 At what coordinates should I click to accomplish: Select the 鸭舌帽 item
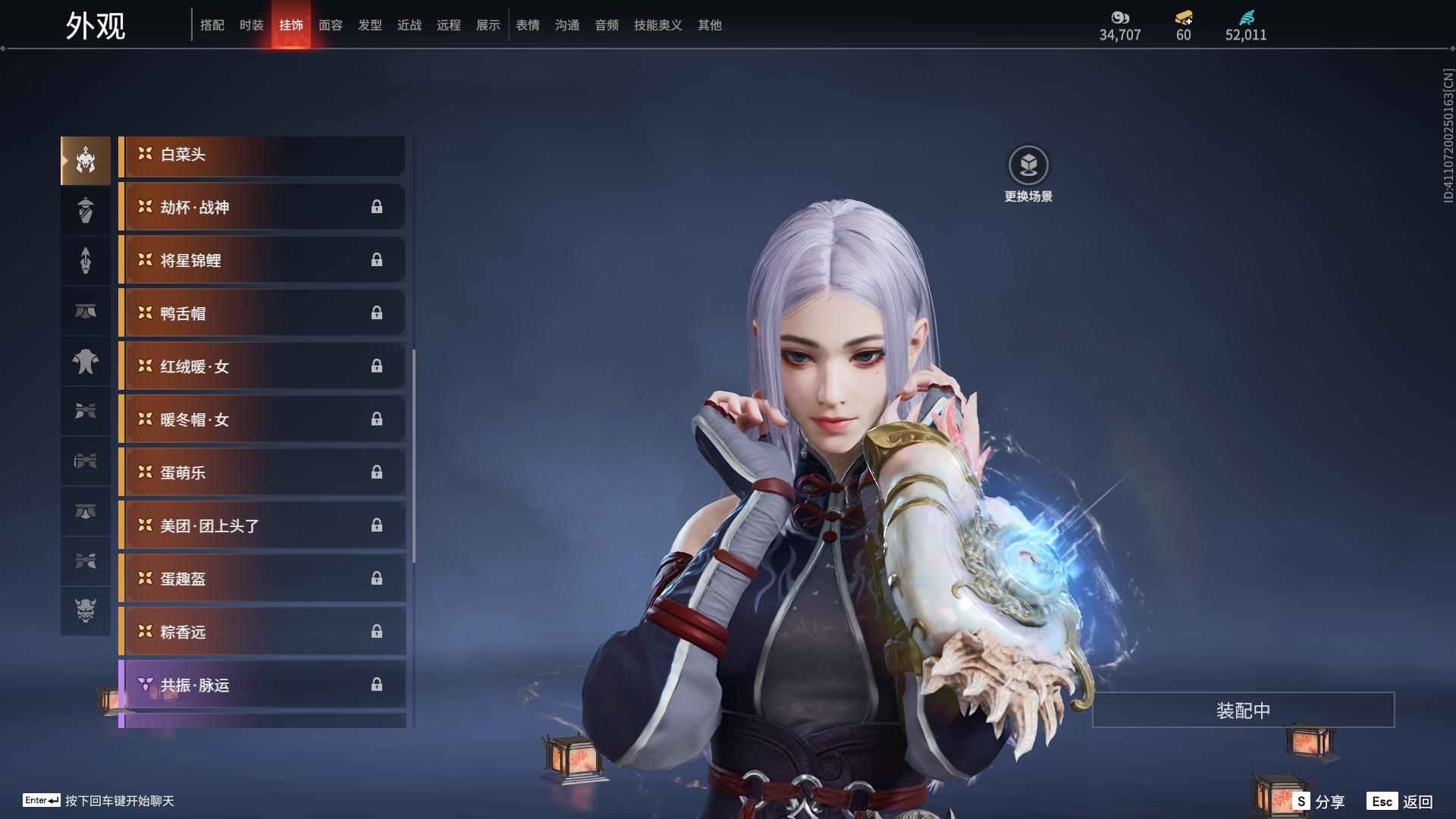(x=262, y=313)
